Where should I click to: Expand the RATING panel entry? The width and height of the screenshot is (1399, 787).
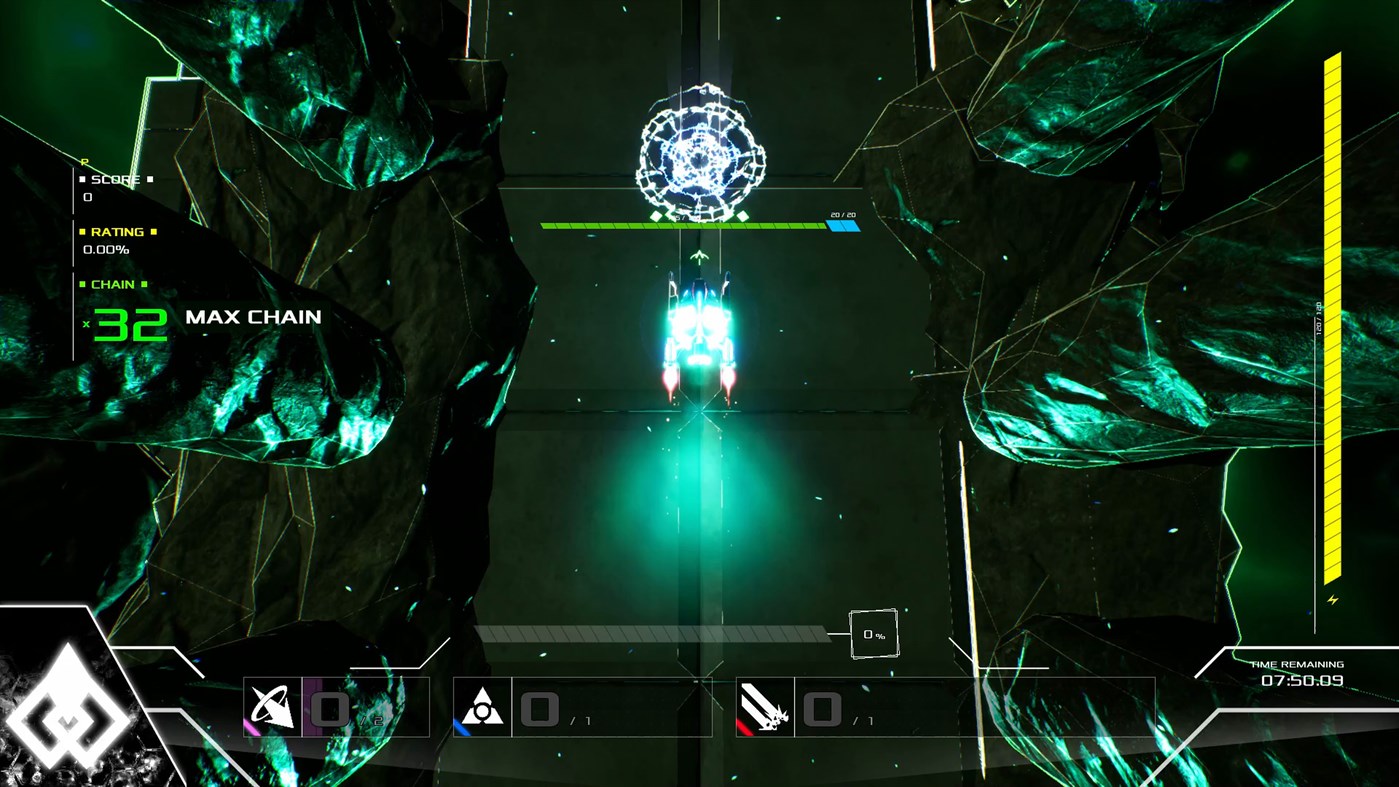(118, 232)
